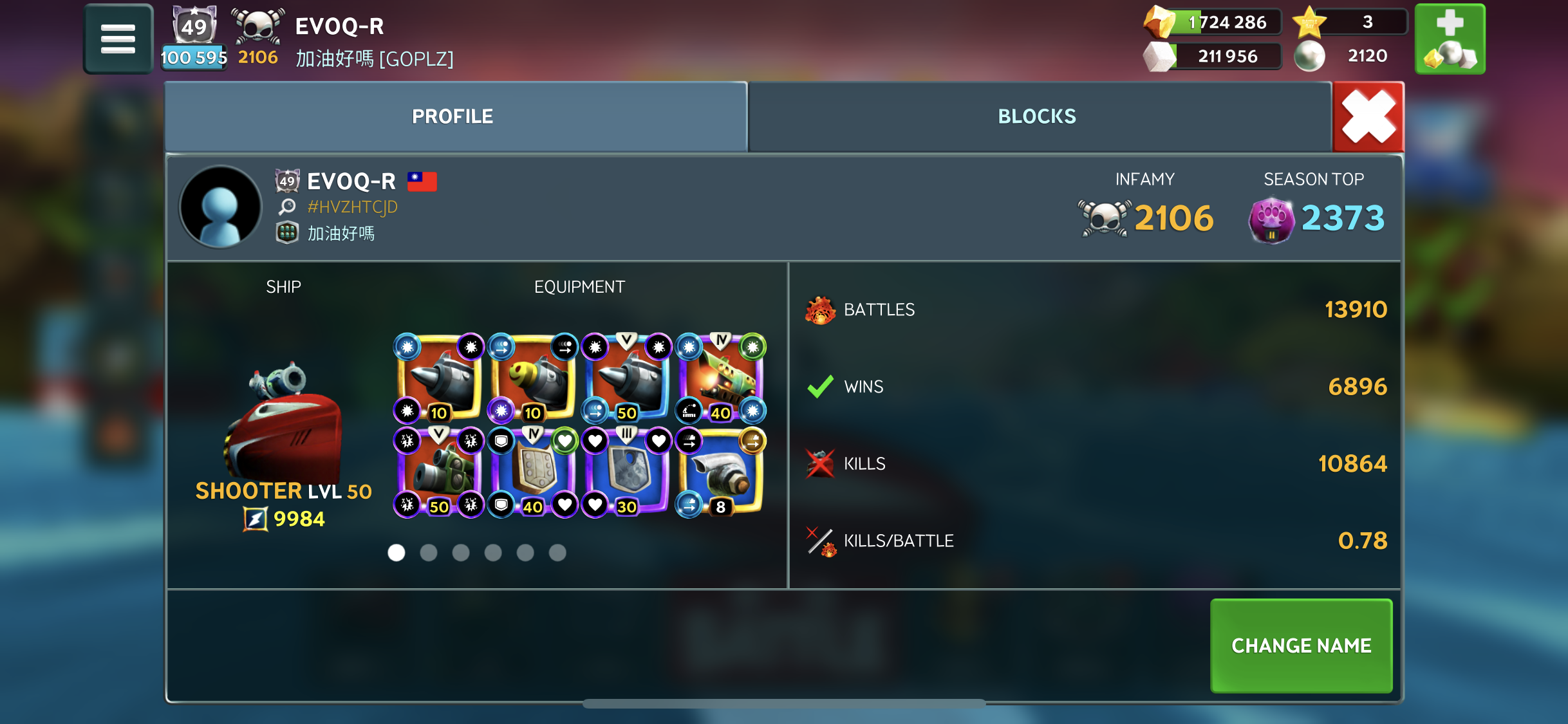Switch to the Blocks tab
The width and height of the screenshot is (1568, 724).
pos(1037,116)
